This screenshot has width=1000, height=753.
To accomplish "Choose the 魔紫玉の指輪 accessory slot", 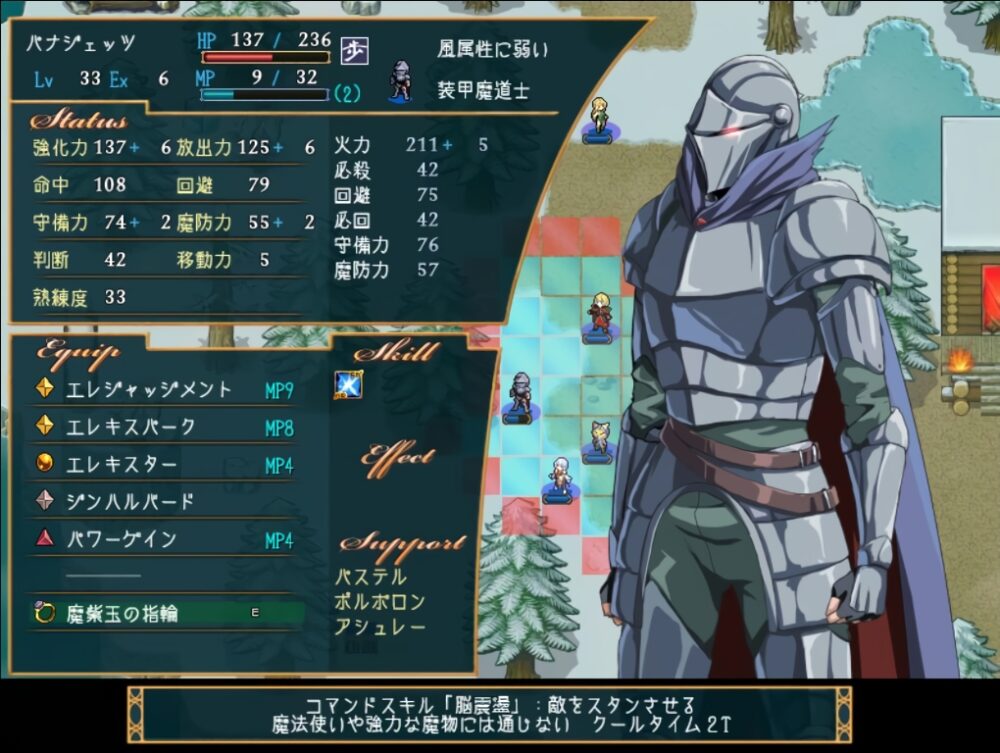I will pyautogui.click(x=121, y=613).
